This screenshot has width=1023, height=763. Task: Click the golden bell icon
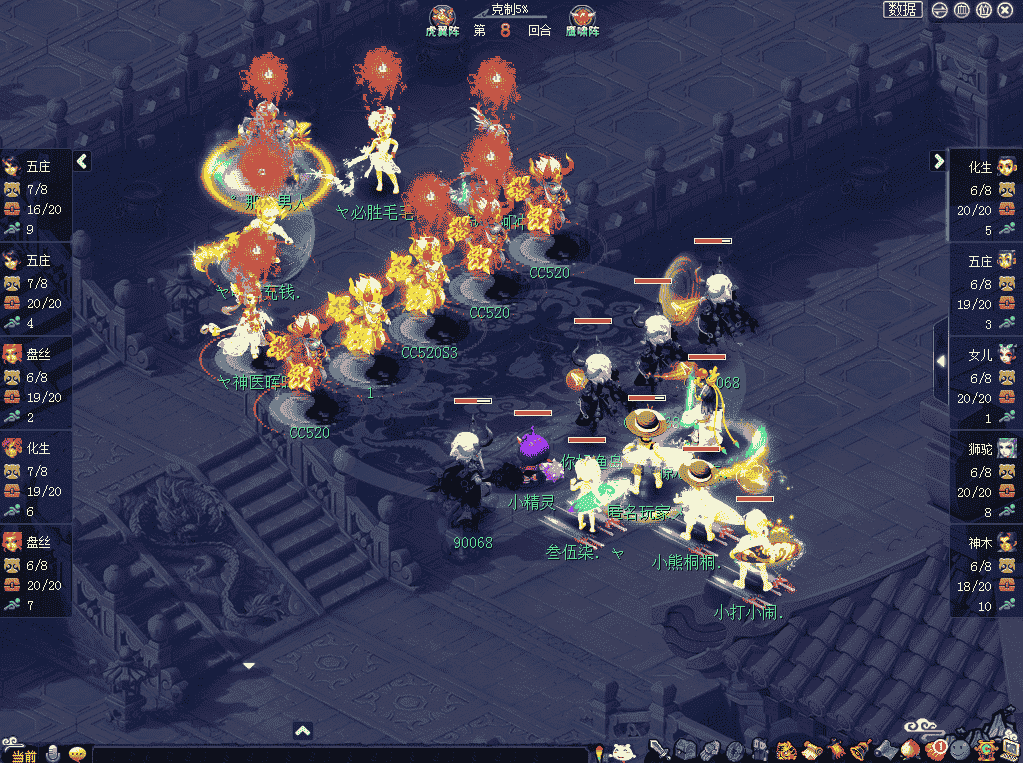(x=861, y=750)
